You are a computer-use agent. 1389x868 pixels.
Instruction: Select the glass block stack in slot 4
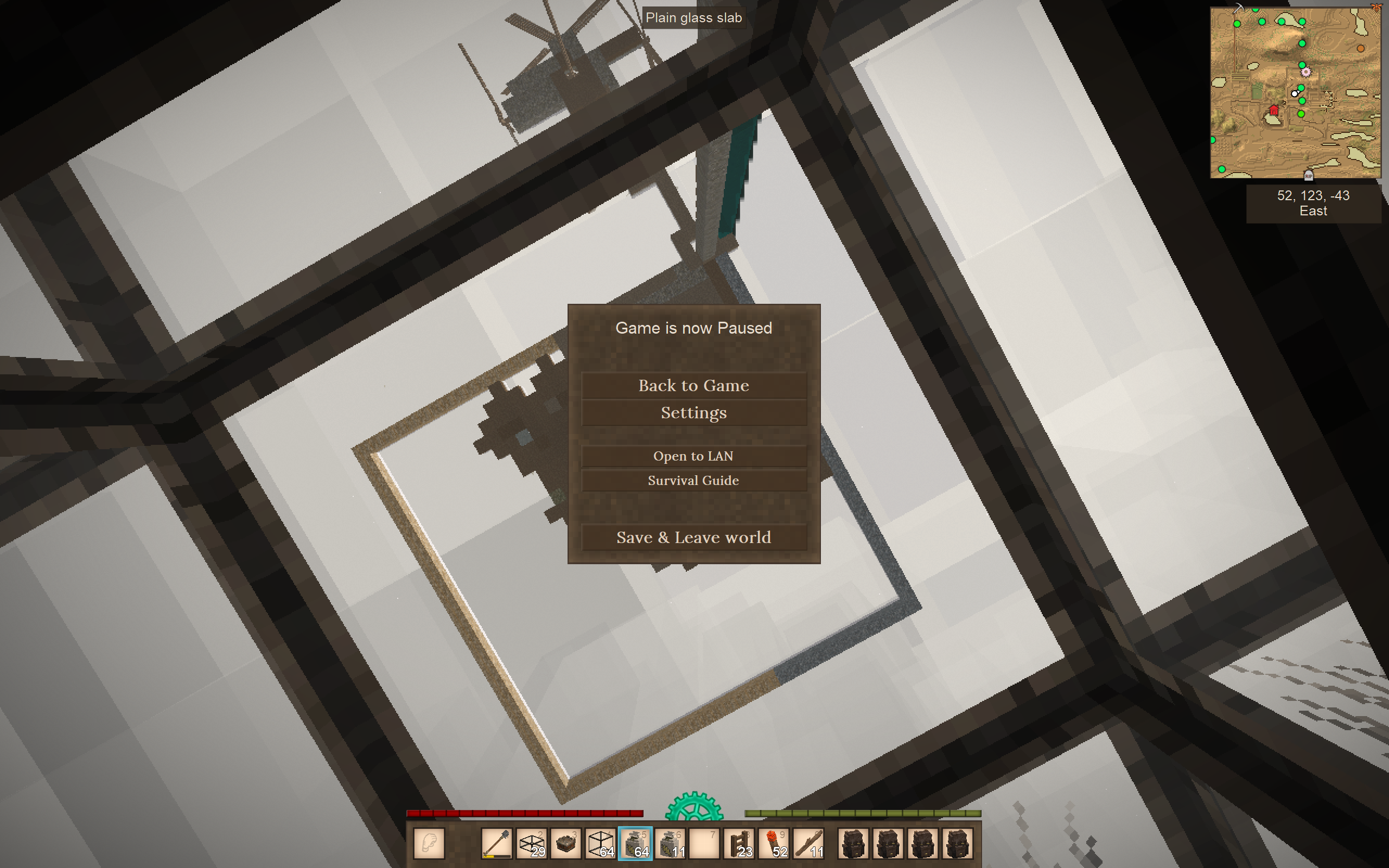point(601,843)
